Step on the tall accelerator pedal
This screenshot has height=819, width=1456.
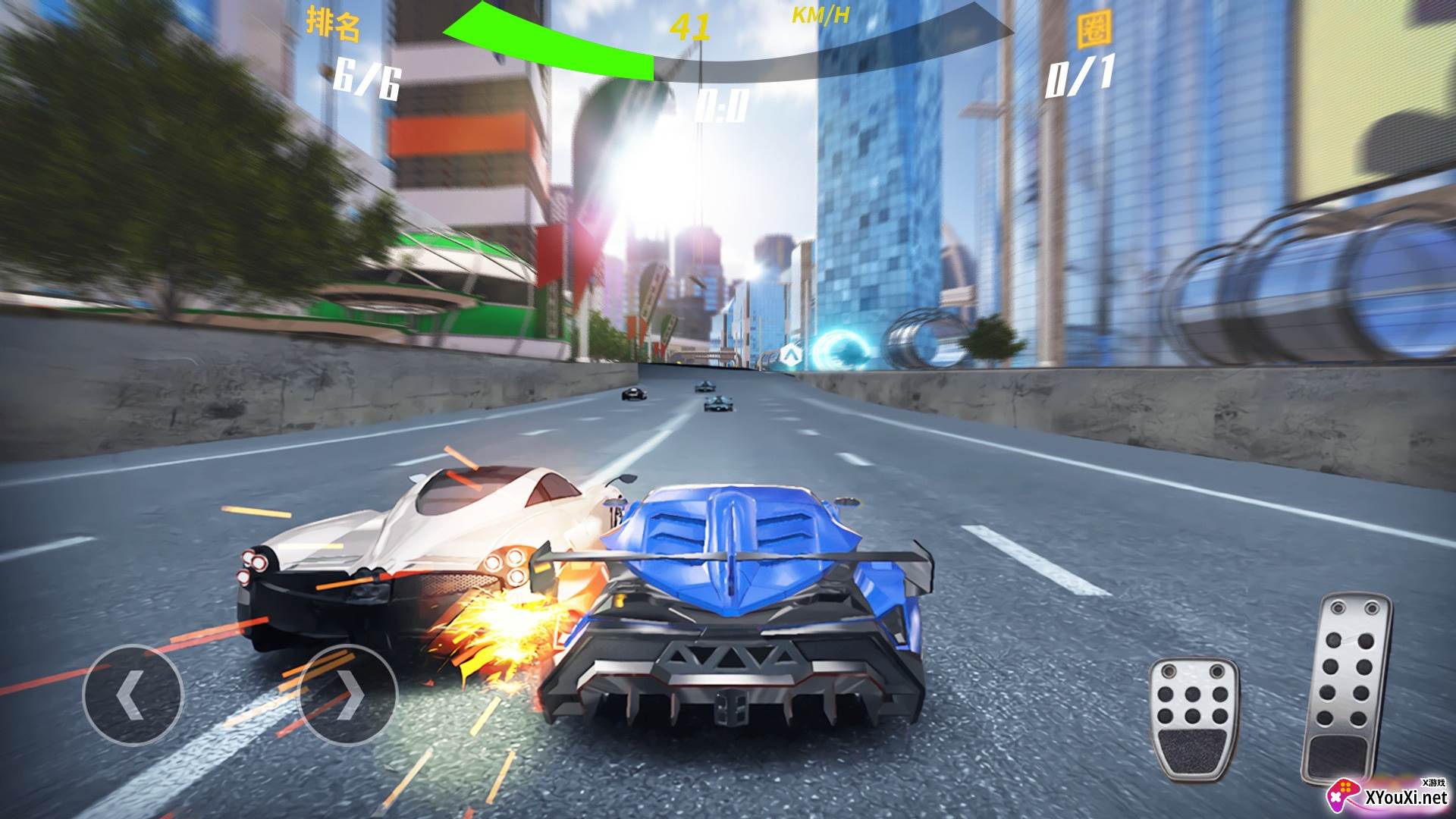point(1348,686)
